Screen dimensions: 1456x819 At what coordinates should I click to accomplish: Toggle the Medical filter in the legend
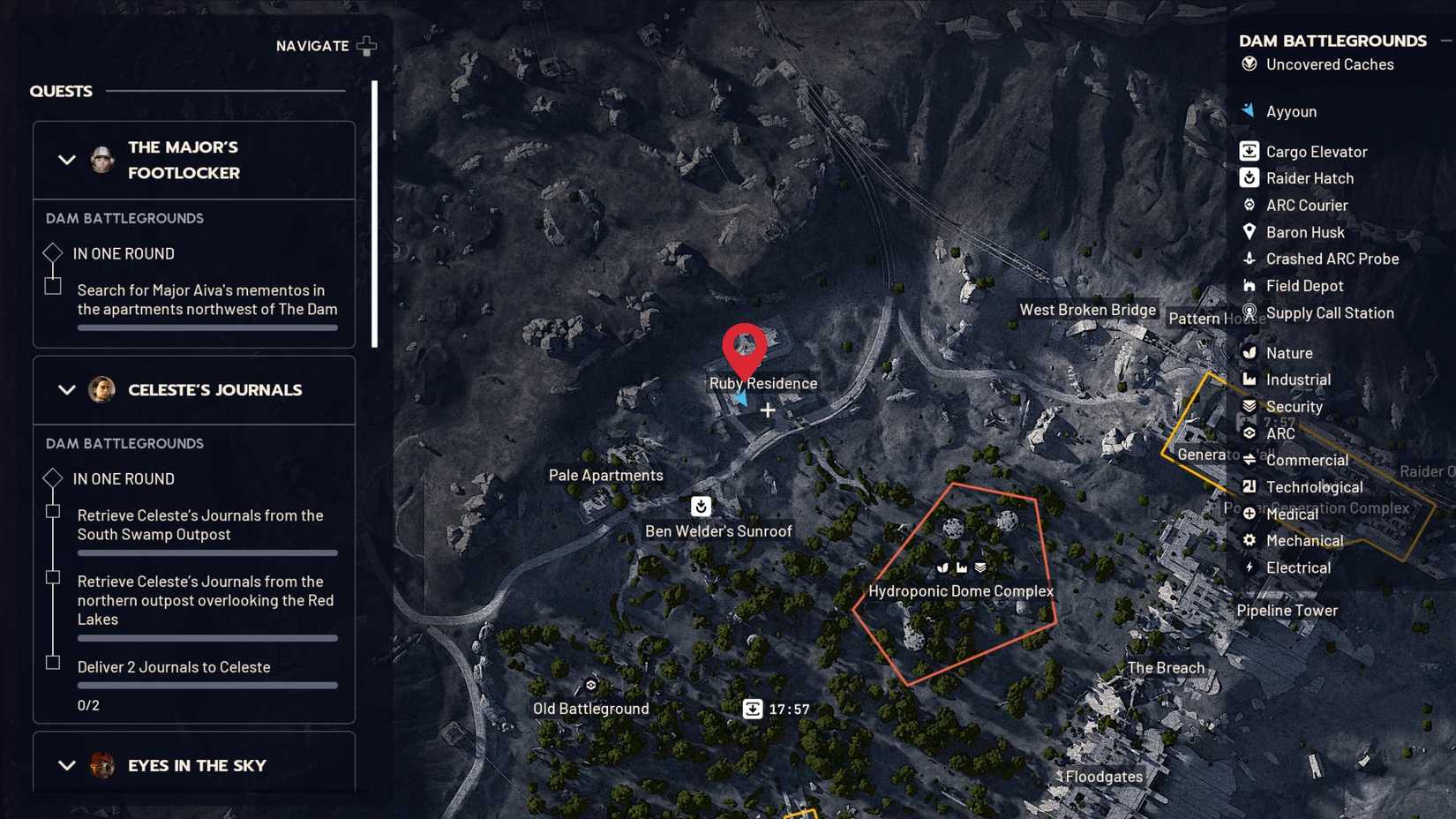(1249, 514)
